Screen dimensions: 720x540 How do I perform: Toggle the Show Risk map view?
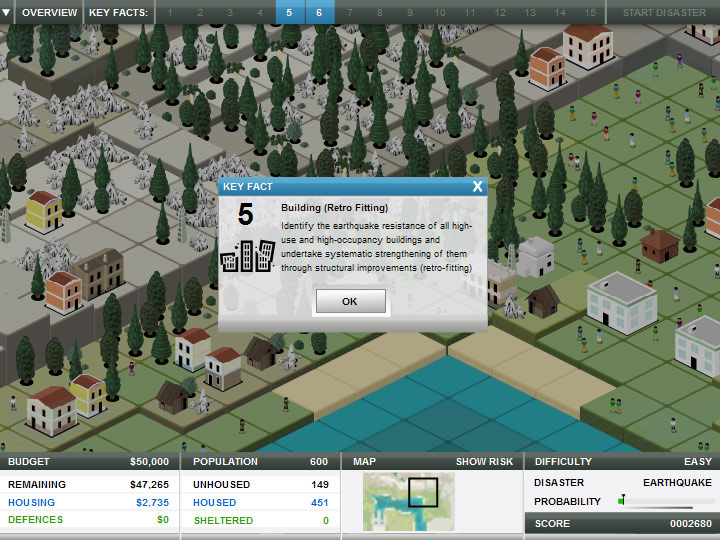coord(485,462)
